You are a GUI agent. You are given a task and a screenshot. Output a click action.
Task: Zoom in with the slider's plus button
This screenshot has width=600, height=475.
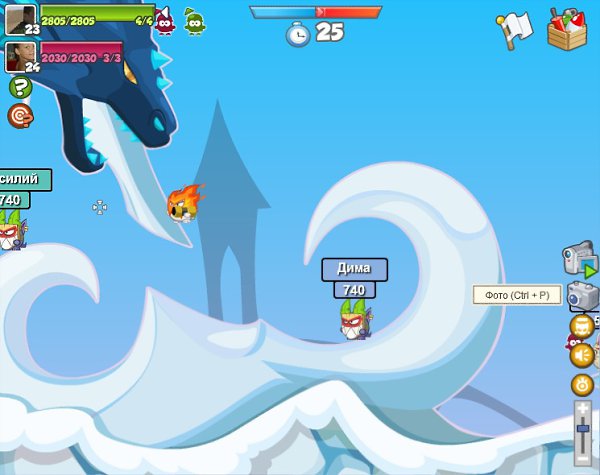tap(584, 407)
